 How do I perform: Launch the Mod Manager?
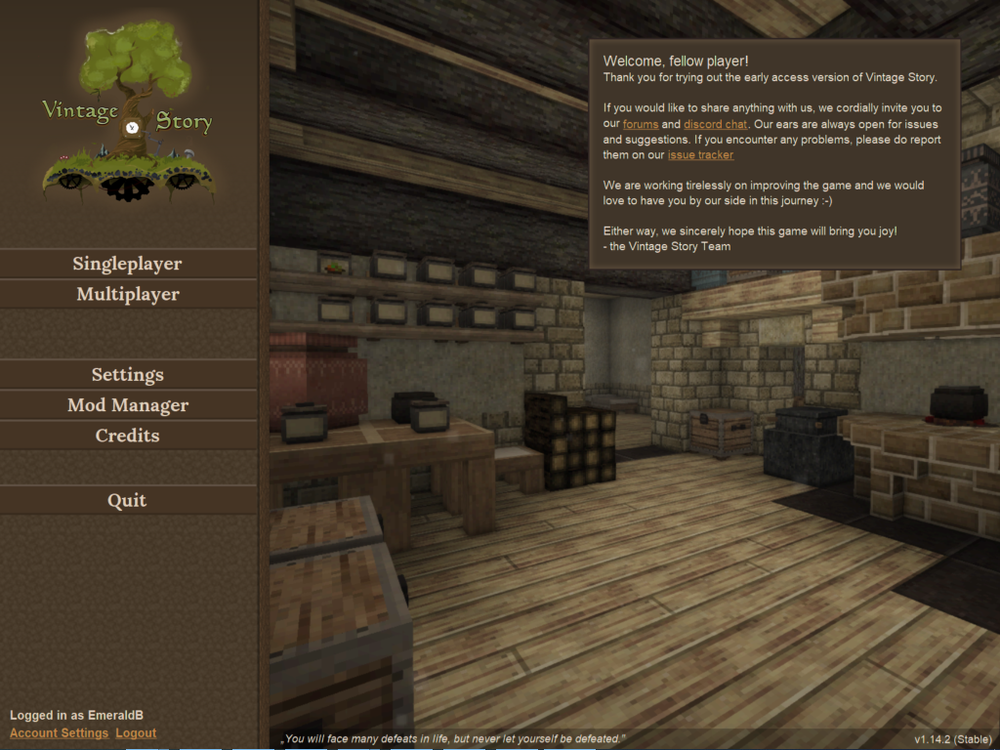click(127, 405)
